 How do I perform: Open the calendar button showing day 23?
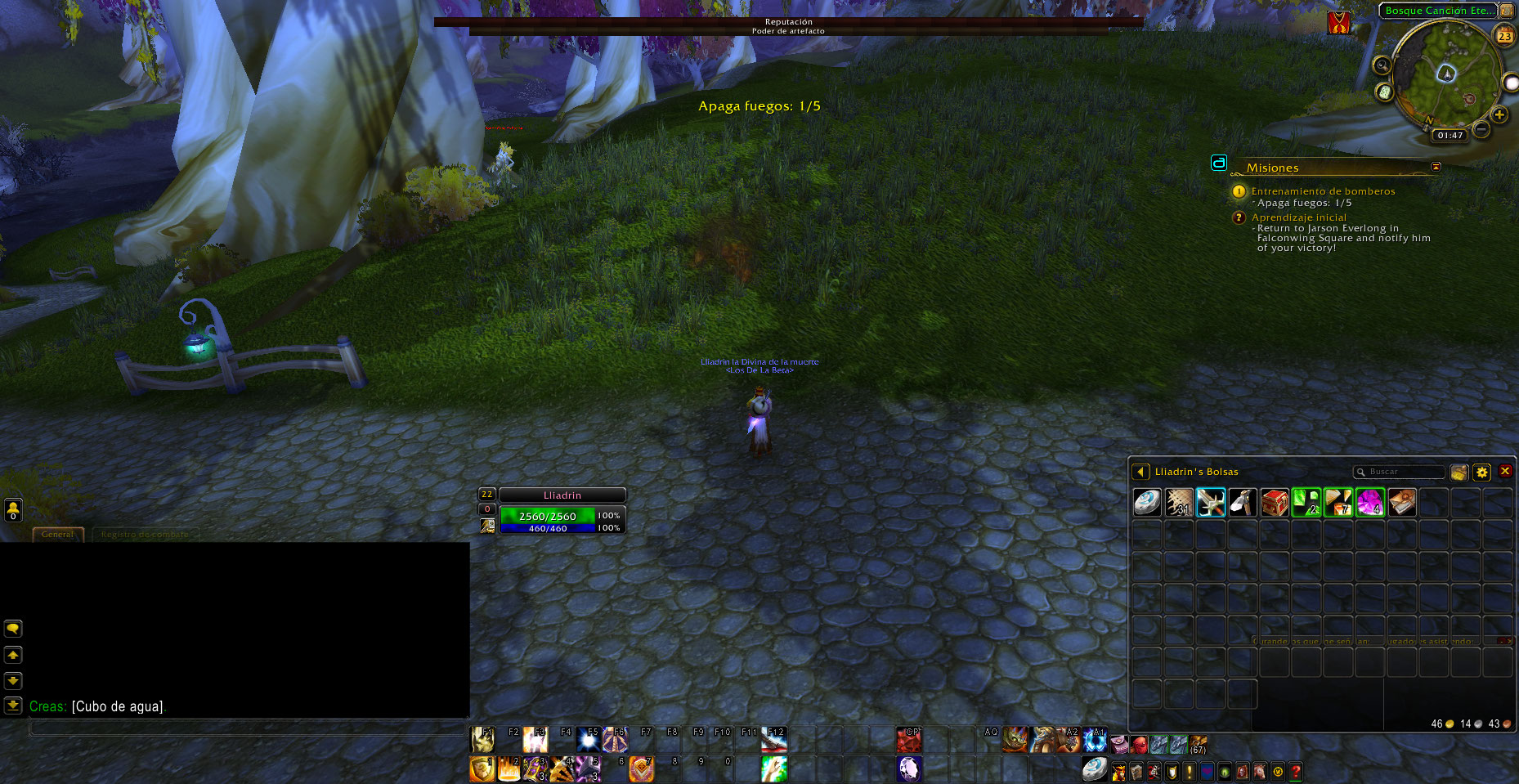click(x=1504, y=36)
